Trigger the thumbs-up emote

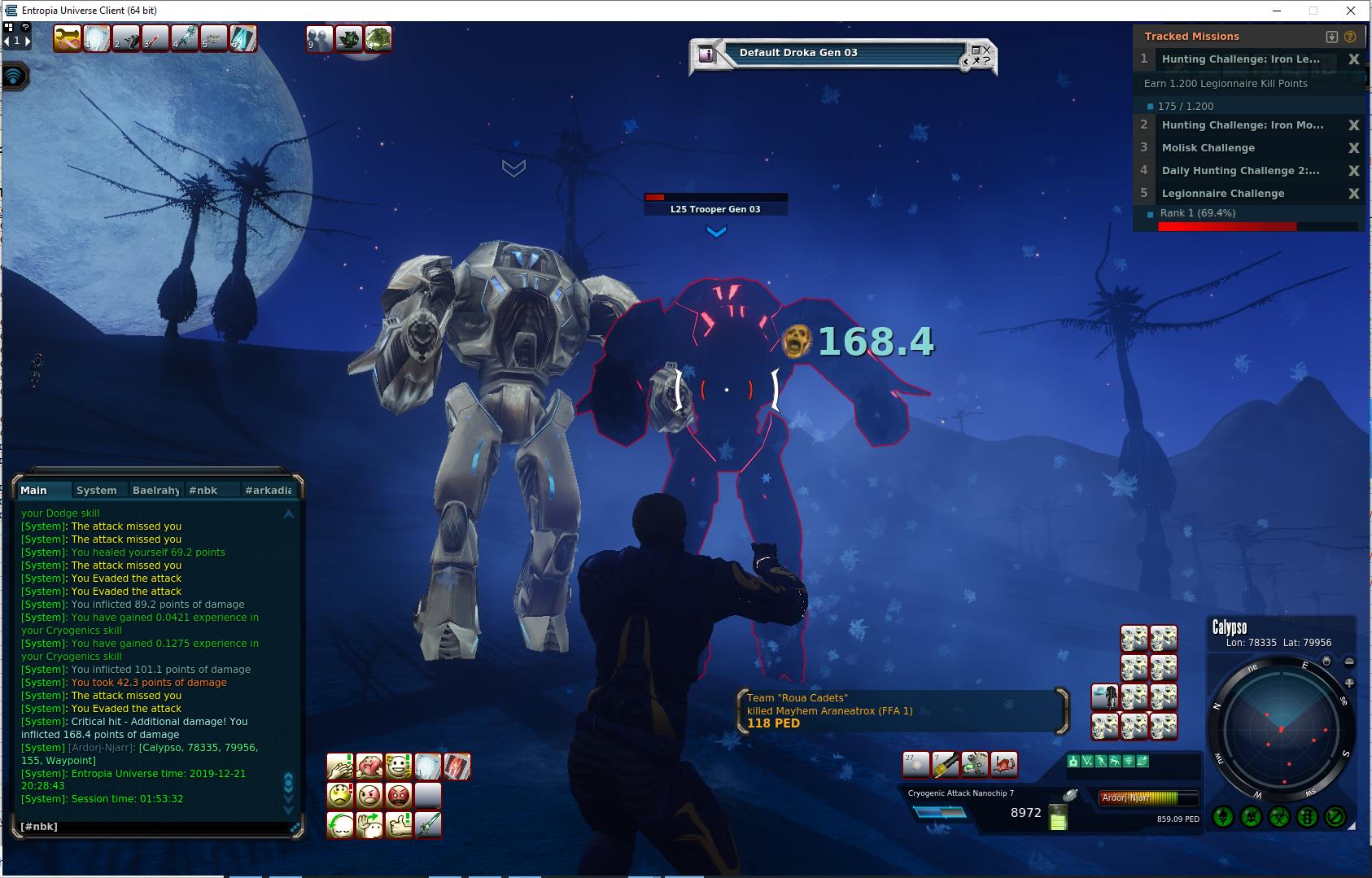[x=398, y=824]
